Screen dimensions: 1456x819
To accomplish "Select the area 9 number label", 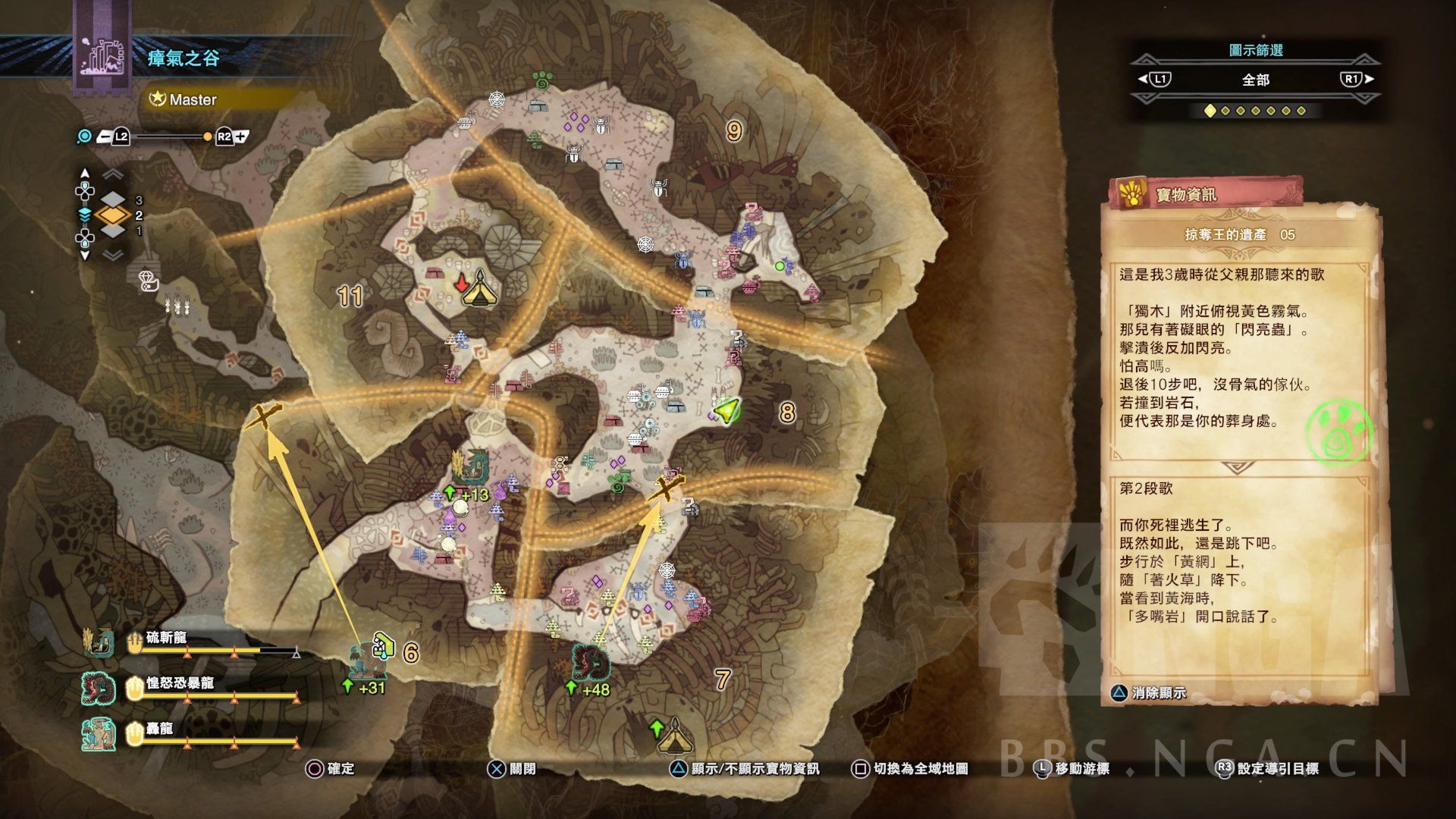I will click(733, 131).
